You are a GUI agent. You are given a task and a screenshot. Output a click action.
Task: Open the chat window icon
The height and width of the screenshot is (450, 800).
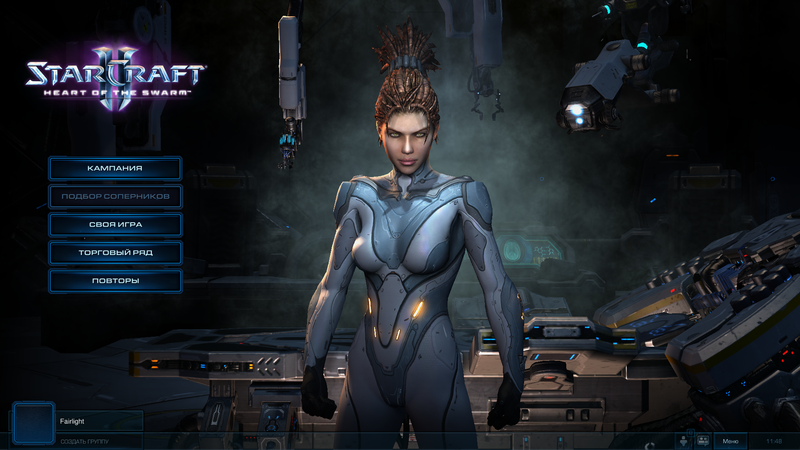[702, 440]
